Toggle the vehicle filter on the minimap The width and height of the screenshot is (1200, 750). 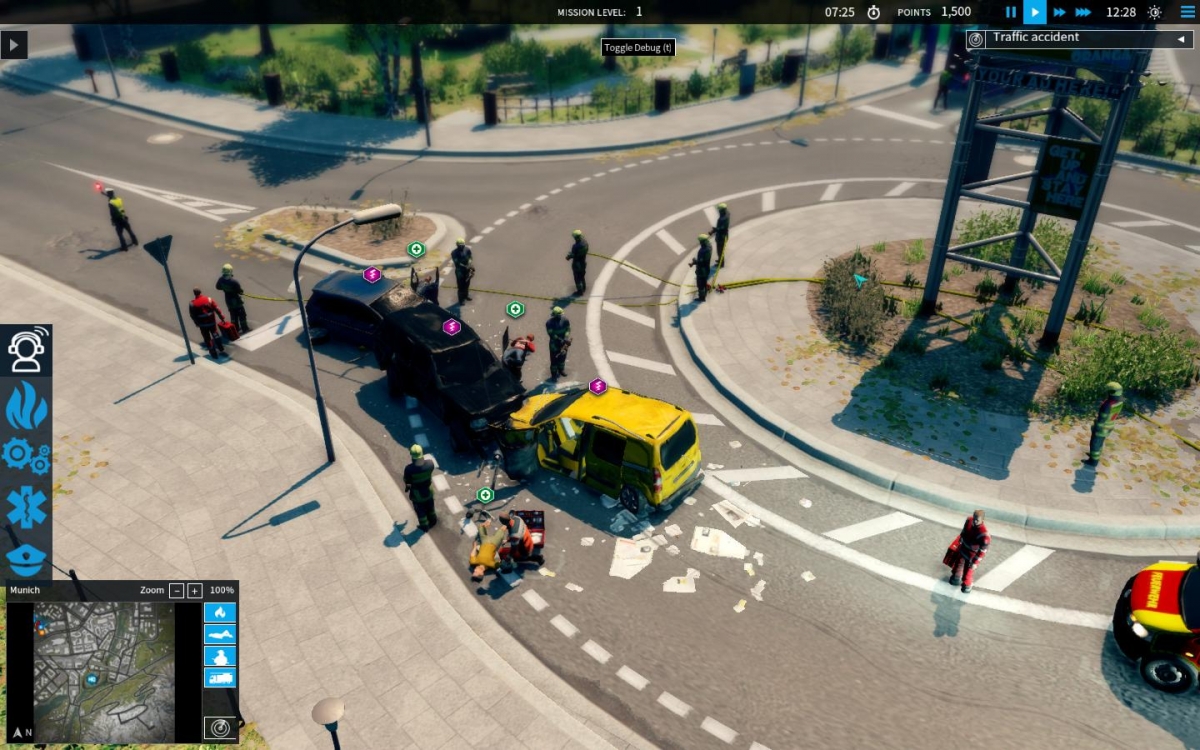click(x=220, y=678)
